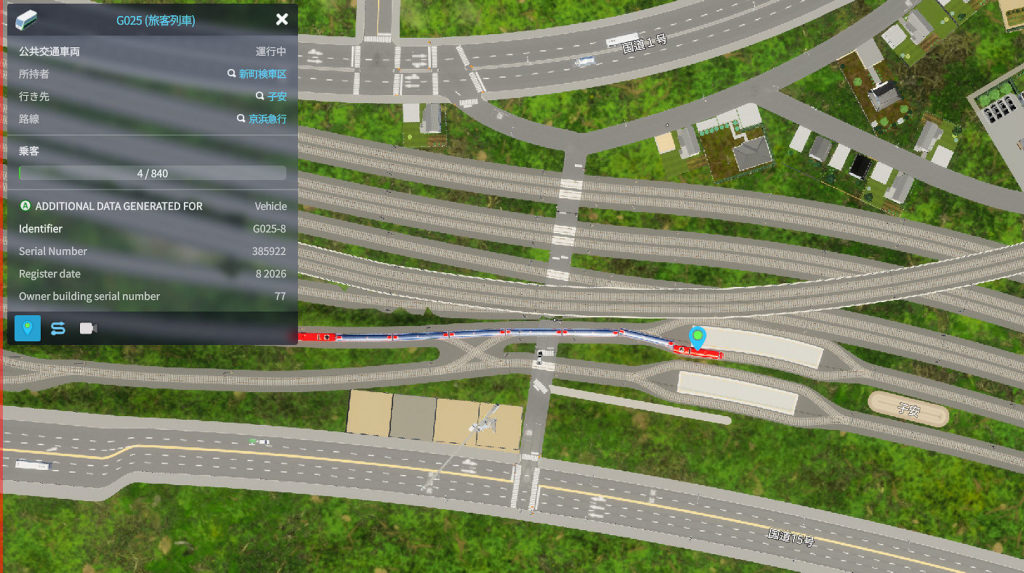
Task: Jump to the destination 子安
Action: 276,96
